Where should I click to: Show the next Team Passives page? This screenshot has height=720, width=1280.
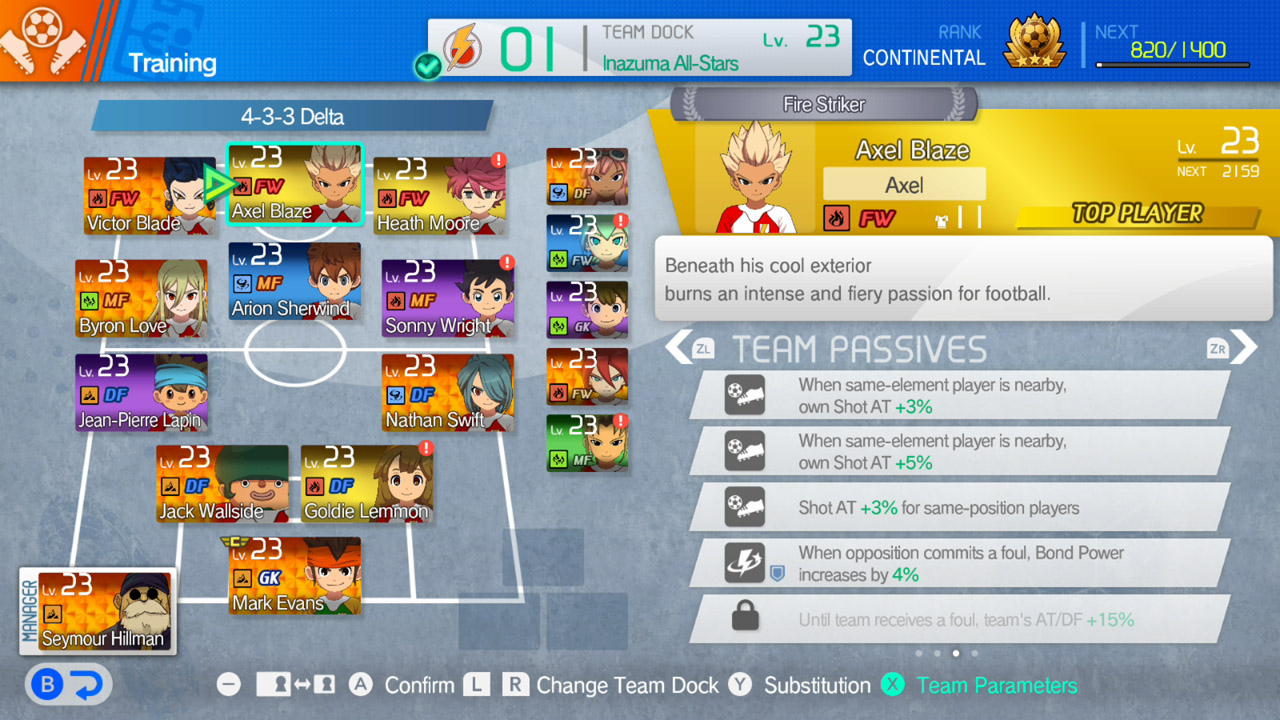point(1243,348)
